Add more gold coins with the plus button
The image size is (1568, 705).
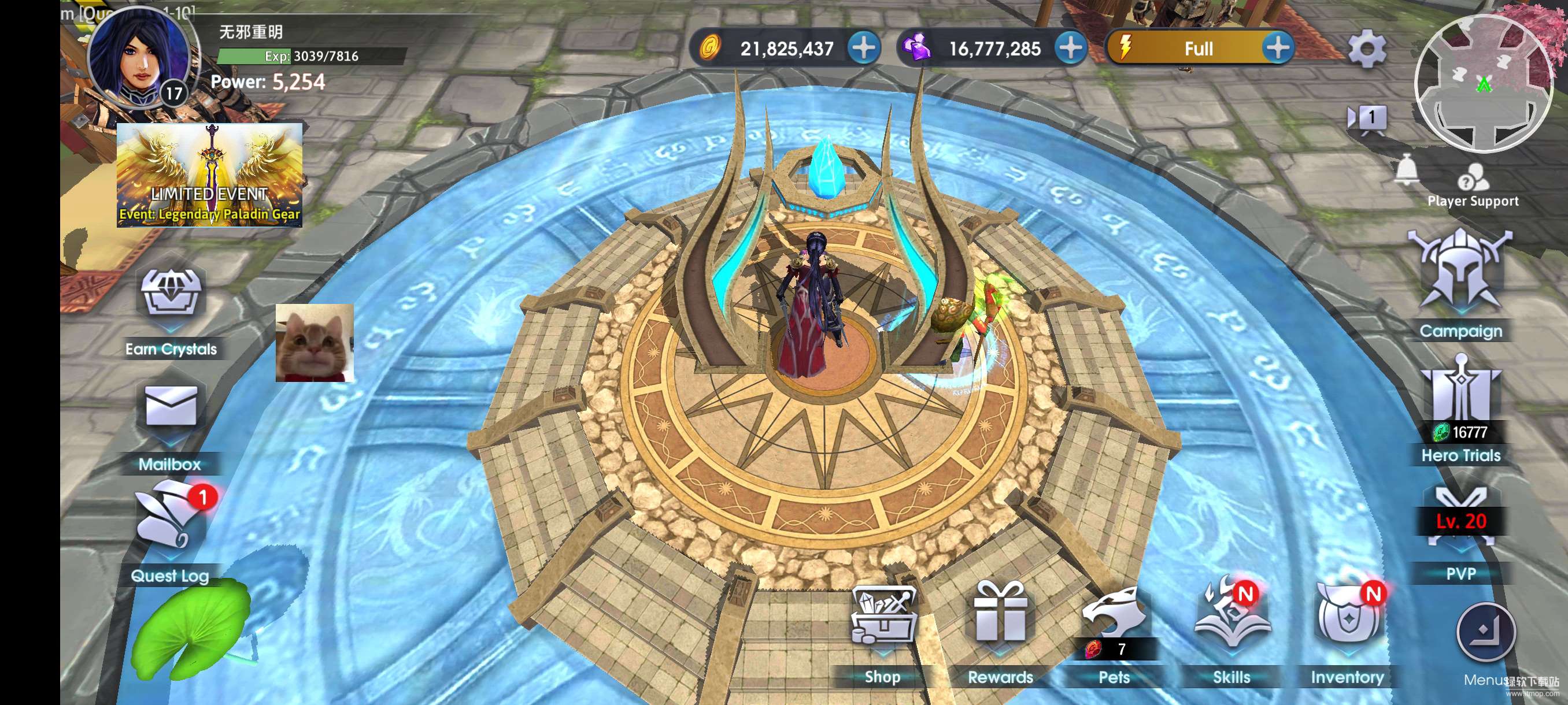[x=864, y=48]
